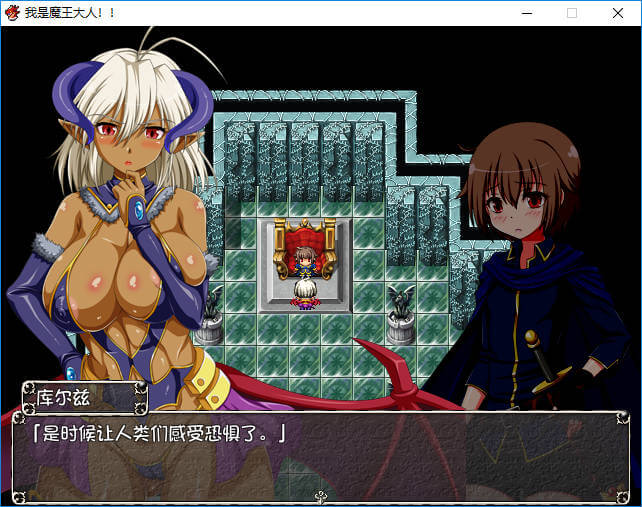
Task: Close the game window
Action: (x=617, y=13)
